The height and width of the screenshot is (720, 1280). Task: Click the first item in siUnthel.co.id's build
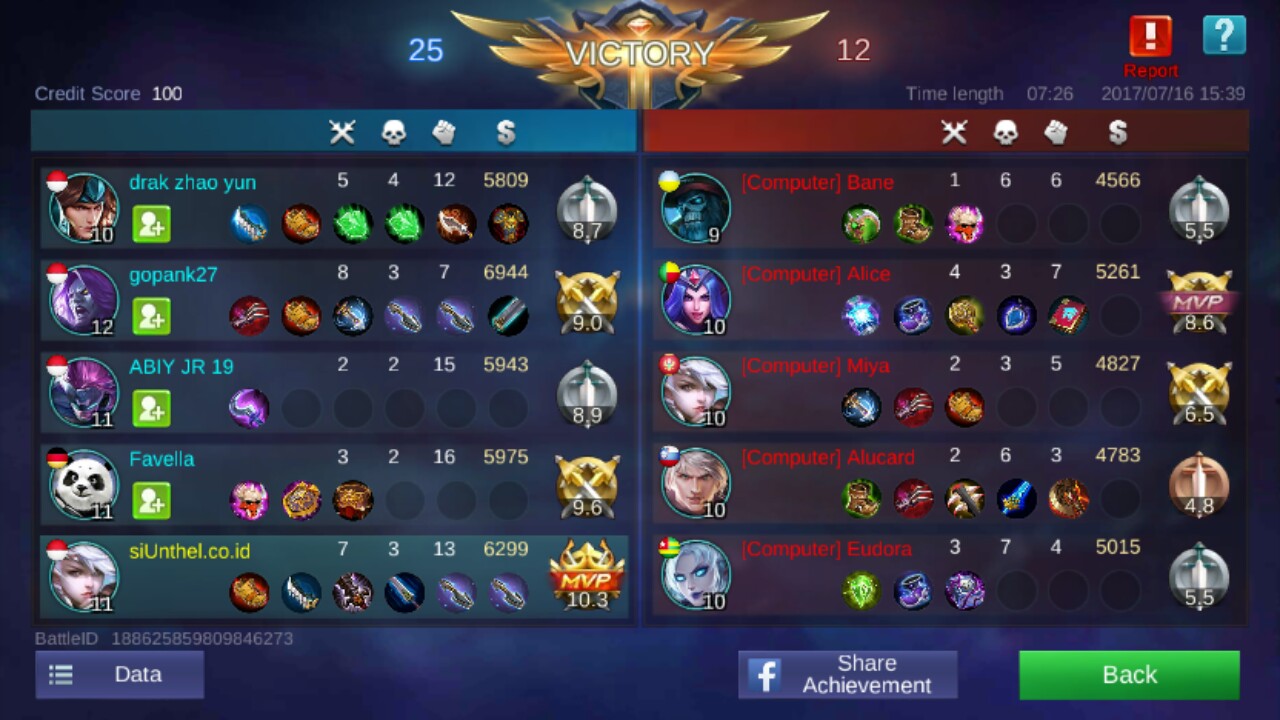pyautogui.click(x=249, y=592)
